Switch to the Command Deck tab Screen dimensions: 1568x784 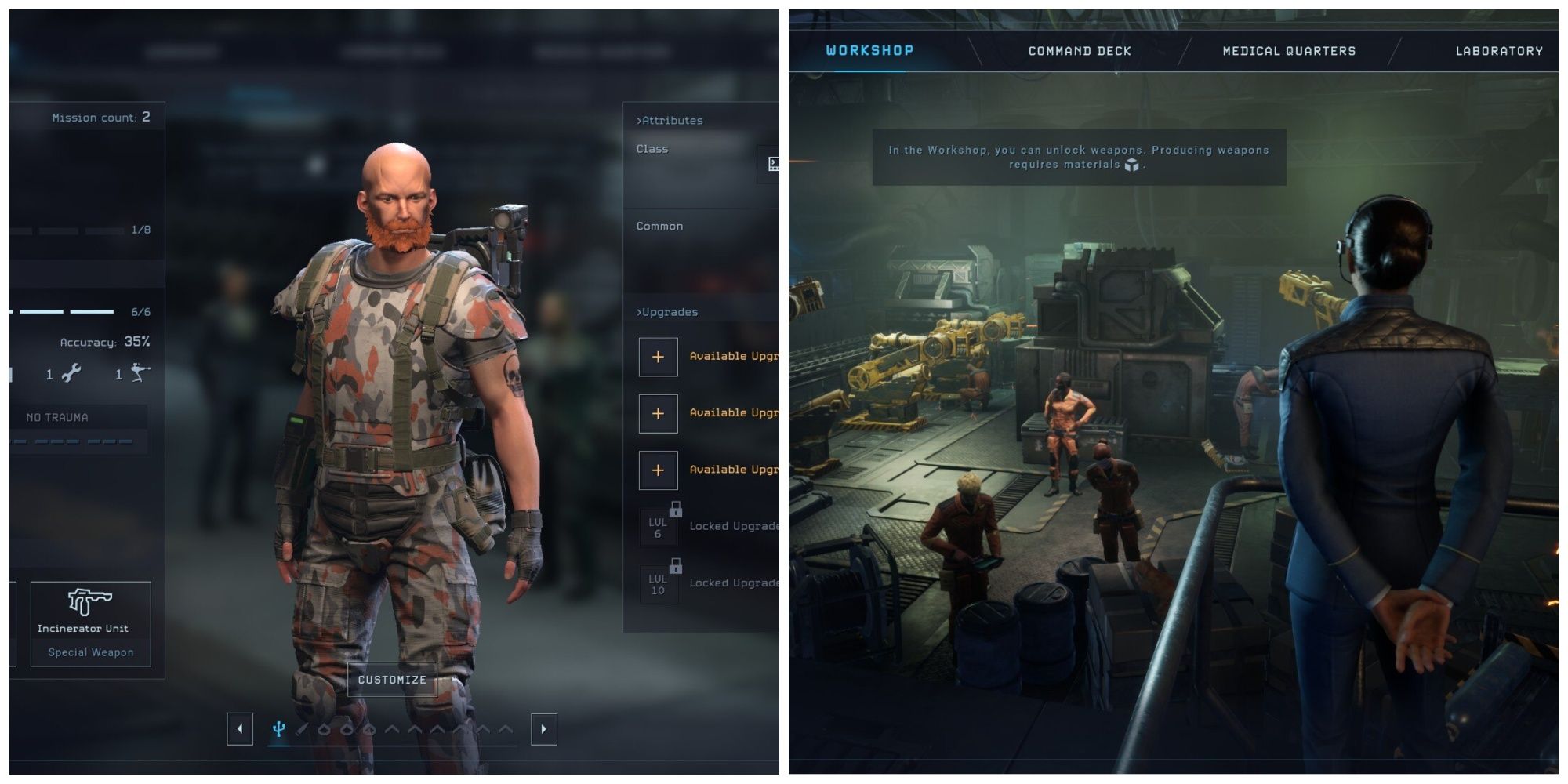(1078, 51)
